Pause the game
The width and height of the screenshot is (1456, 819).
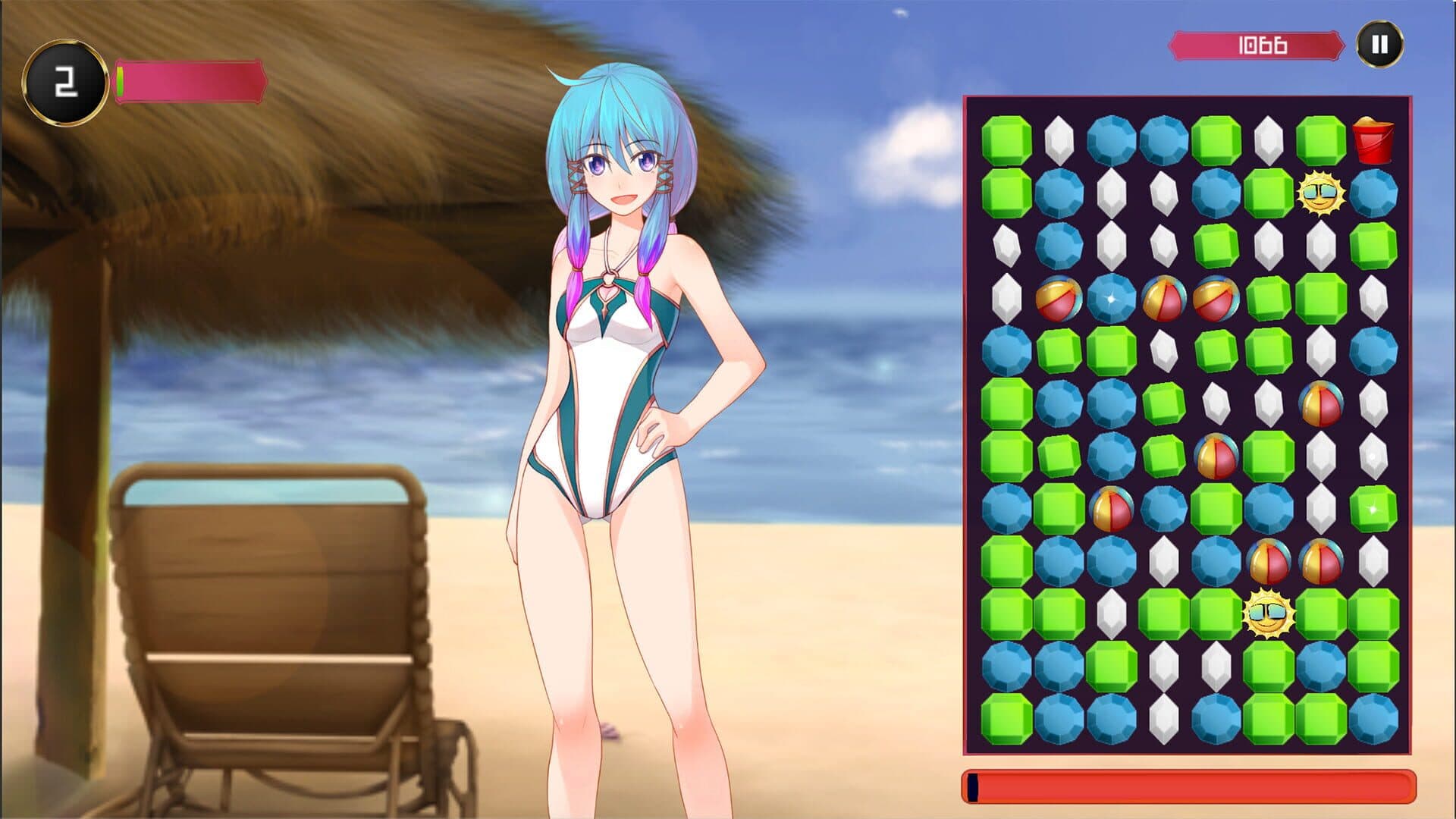pos(1379,45)
